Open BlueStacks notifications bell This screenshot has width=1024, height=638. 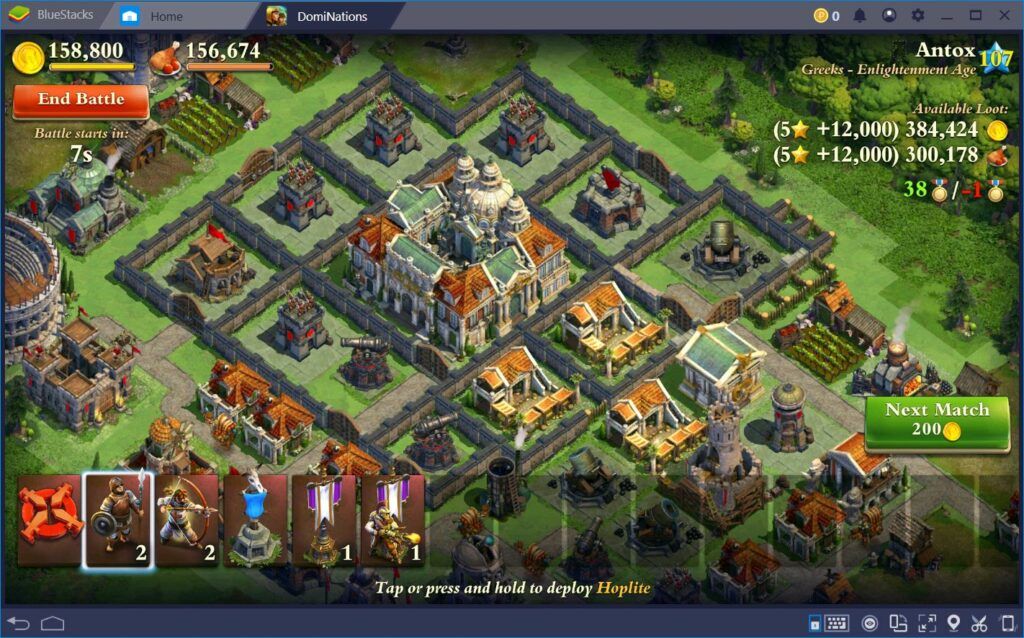(x=860, y=16)
